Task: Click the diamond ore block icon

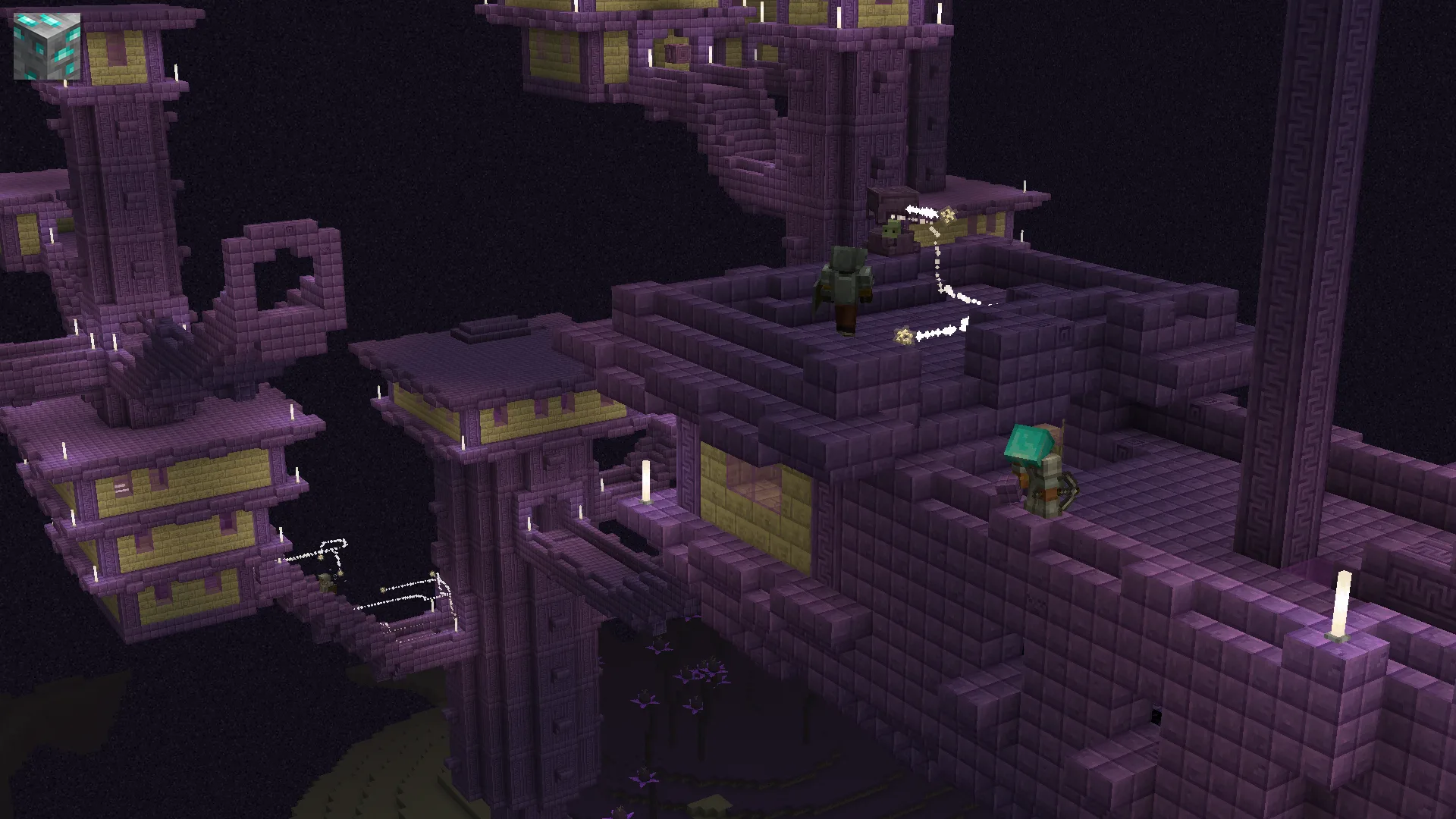Action: coord(47,45)
